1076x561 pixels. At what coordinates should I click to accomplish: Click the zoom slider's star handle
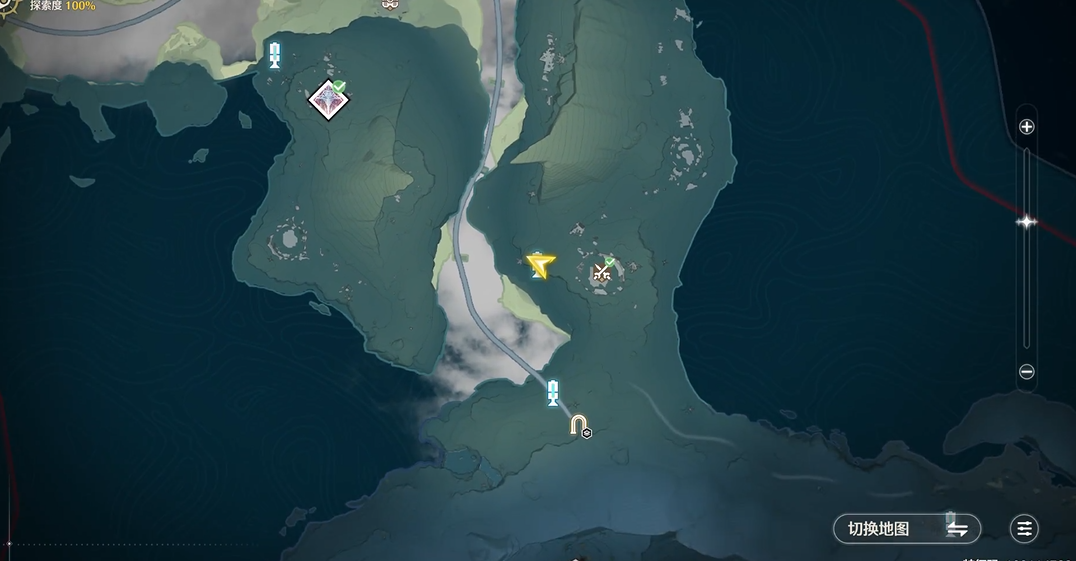(1026, 222)
